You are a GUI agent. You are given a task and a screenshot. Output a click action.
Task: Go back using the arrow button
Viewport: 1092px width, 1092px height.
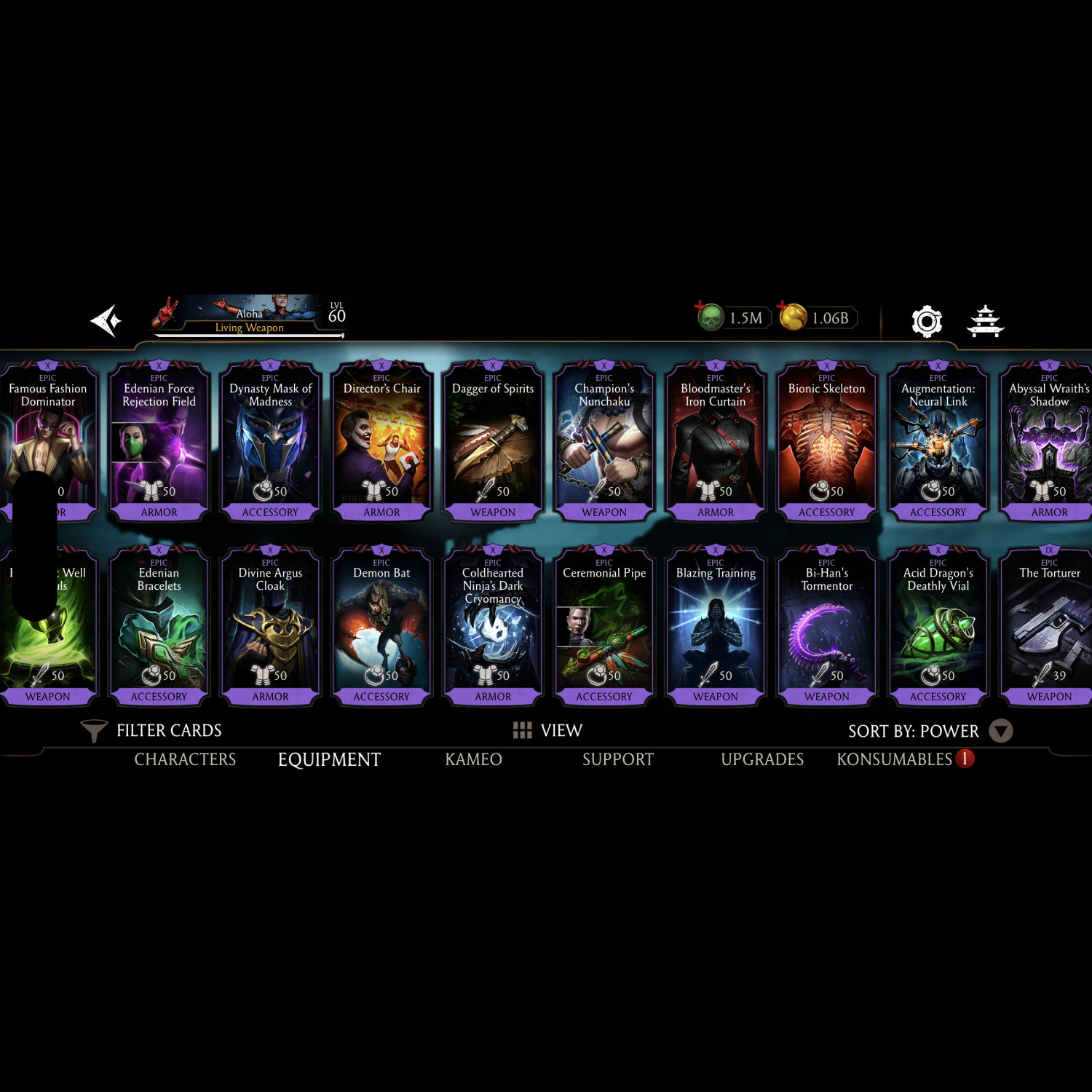[x=106, y=320]
